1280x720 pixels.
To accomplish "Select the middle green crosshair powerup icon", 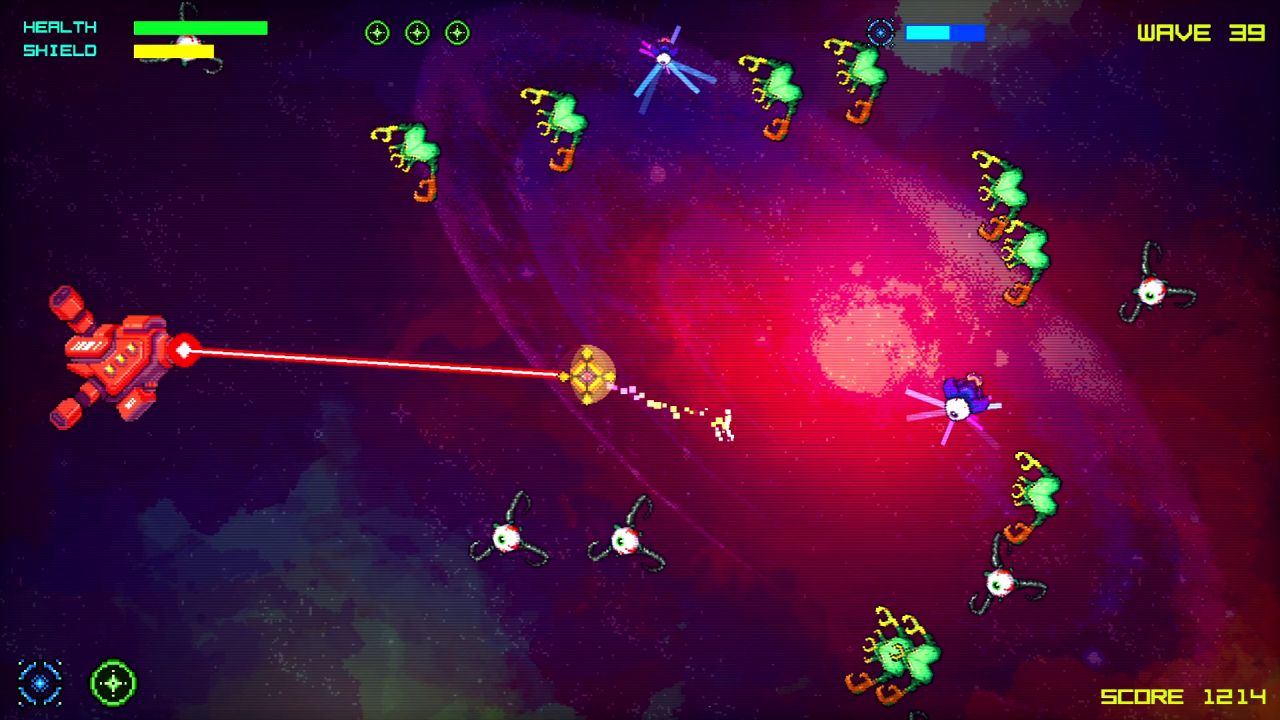I will pyautogui.click(x=417, y=32).
